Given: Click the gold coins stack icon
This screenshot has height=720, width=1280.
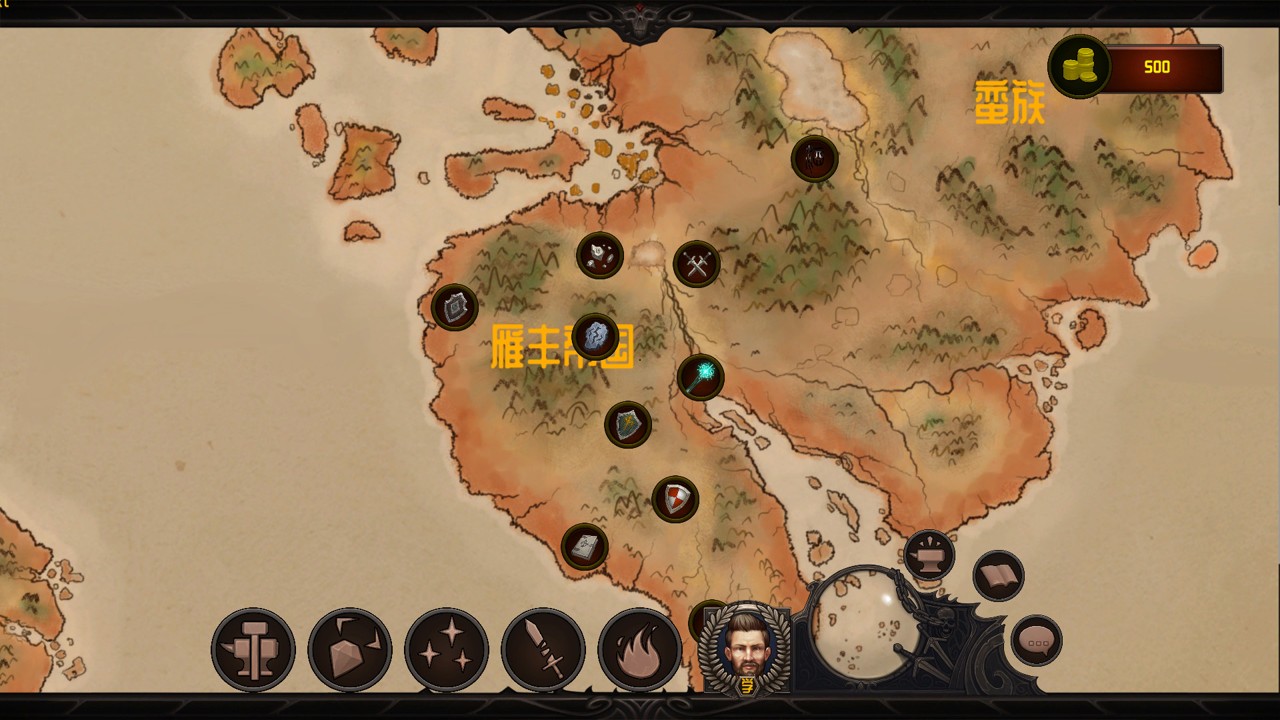Looking at the screenshot, I should click(x=1079, y=67).
